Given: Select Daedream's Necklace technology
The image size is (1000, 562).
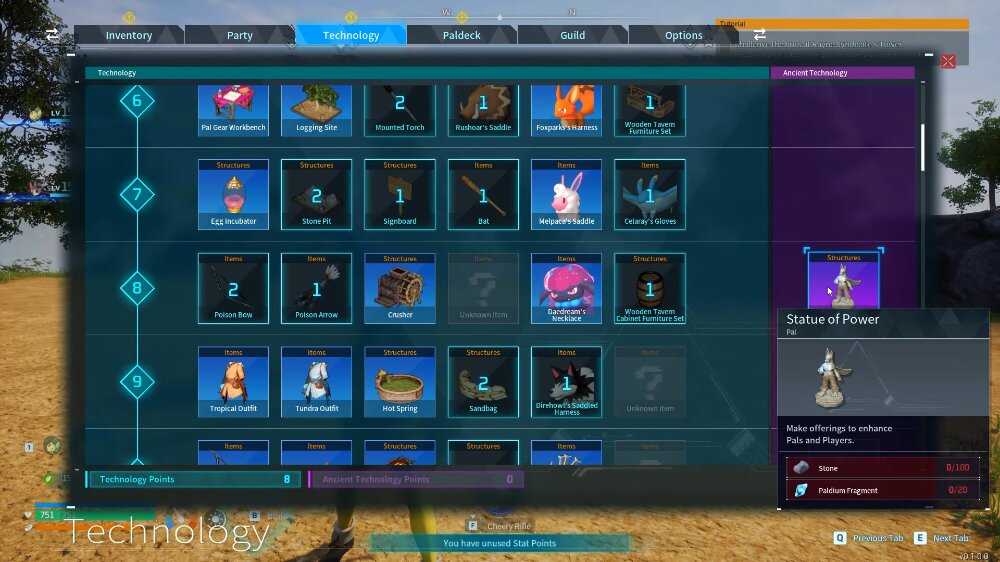Looking at the screenshot, I should (566, 288).
